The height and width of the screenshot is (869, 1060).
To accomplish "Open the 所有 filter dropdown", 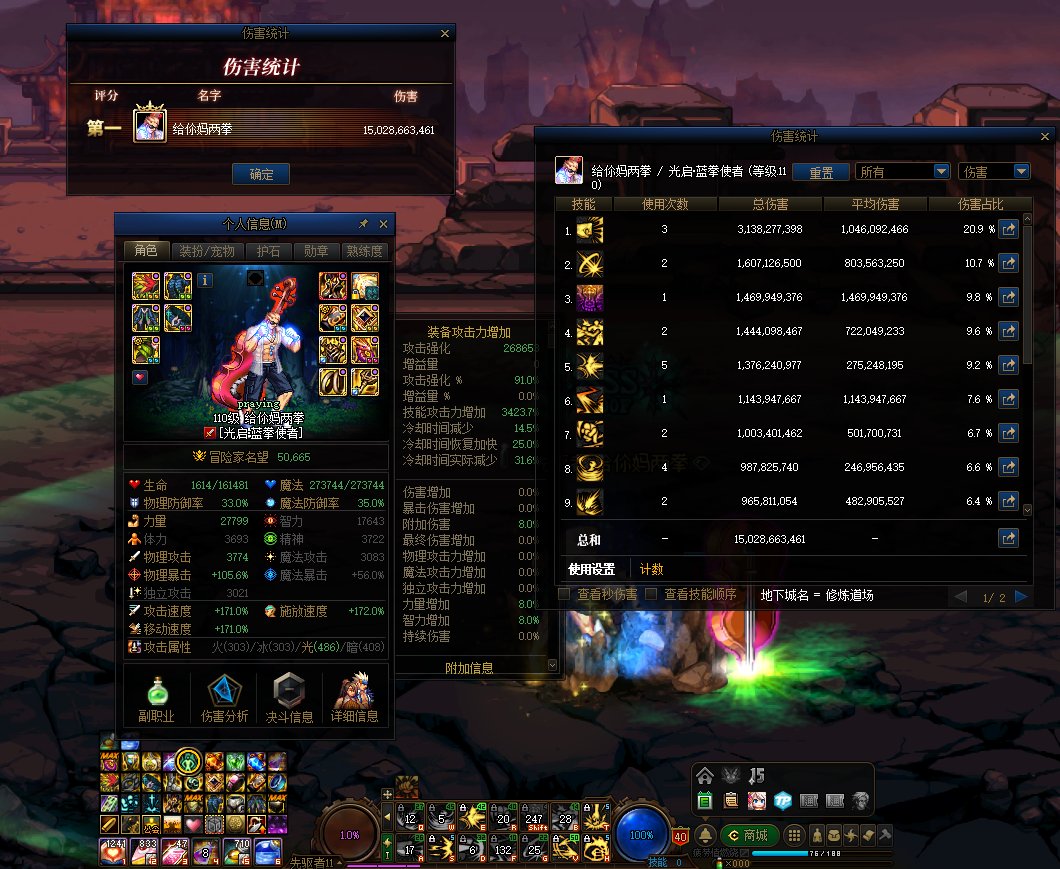I will point(902,172).
